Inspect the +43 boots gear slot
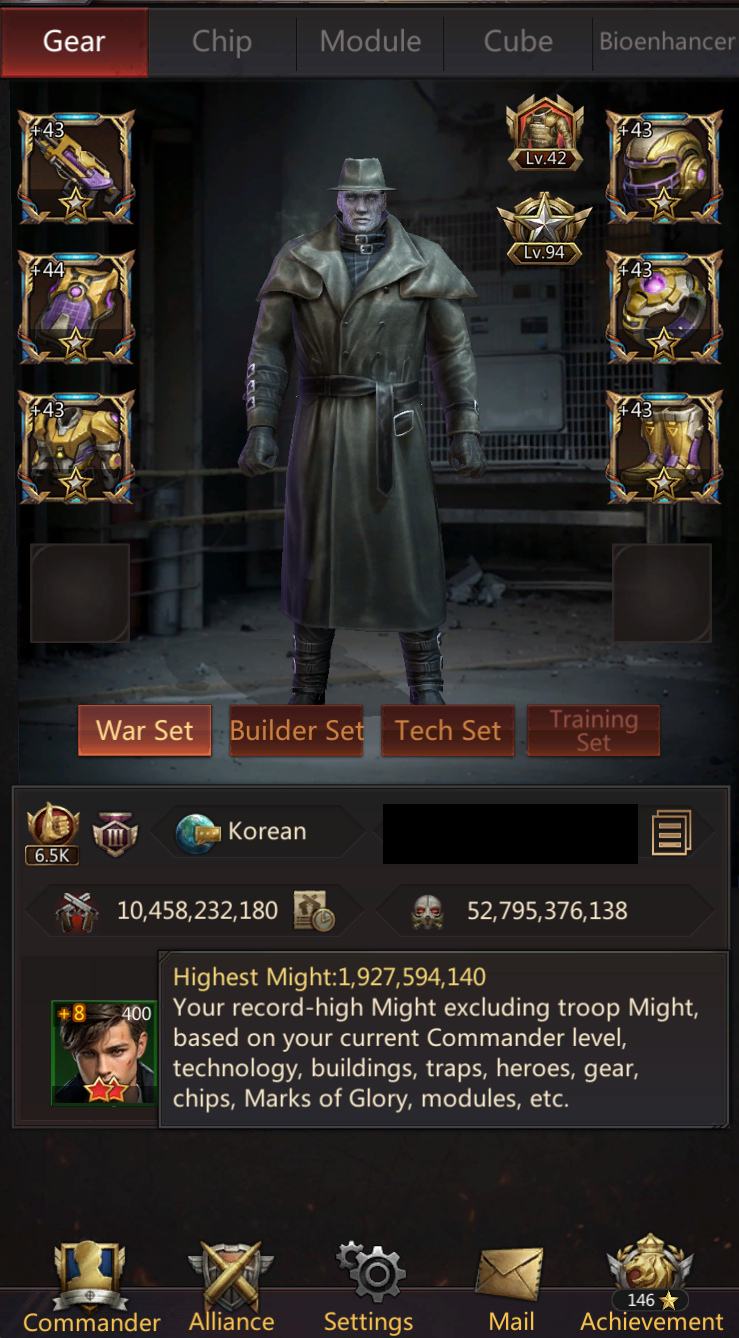The width and height of the screenshot is (739, 1338). coord(664,447)
